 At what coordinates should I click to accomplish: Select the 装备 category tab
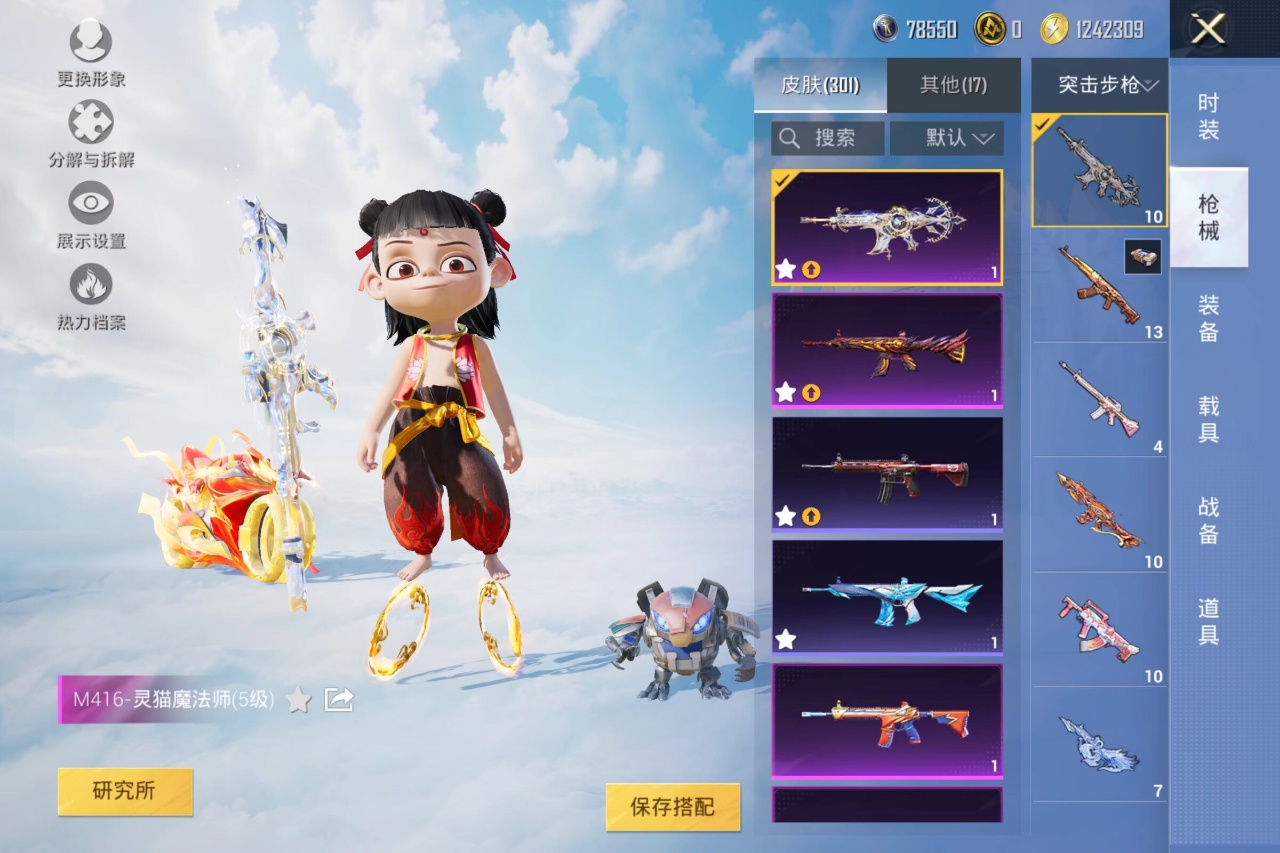1208,318
